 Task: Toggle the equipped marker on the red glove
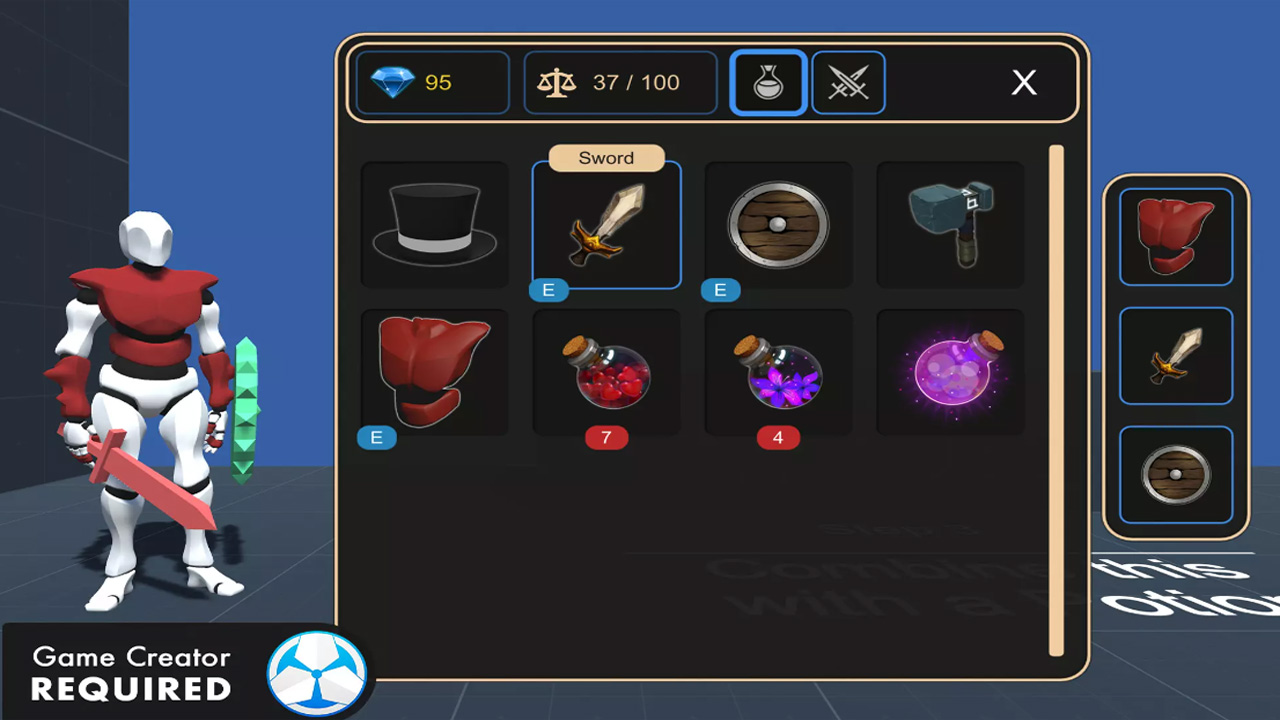377,438
